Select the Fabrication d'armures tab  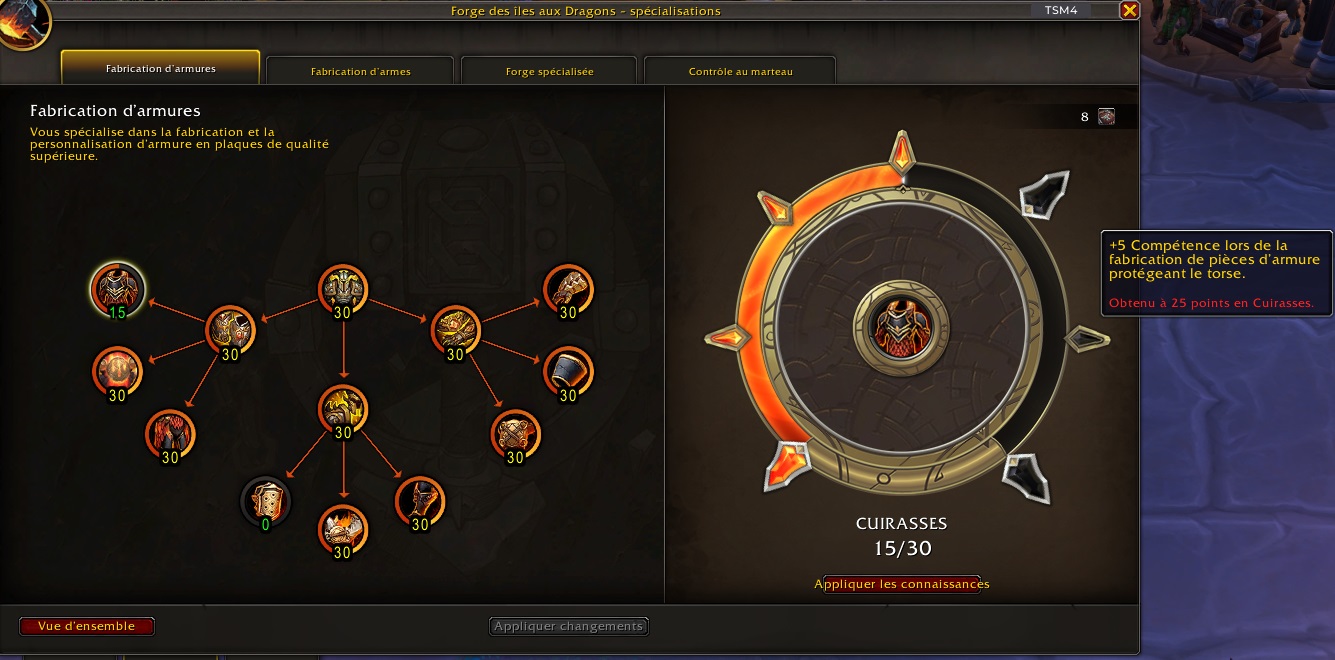click(x=161, y=69)
